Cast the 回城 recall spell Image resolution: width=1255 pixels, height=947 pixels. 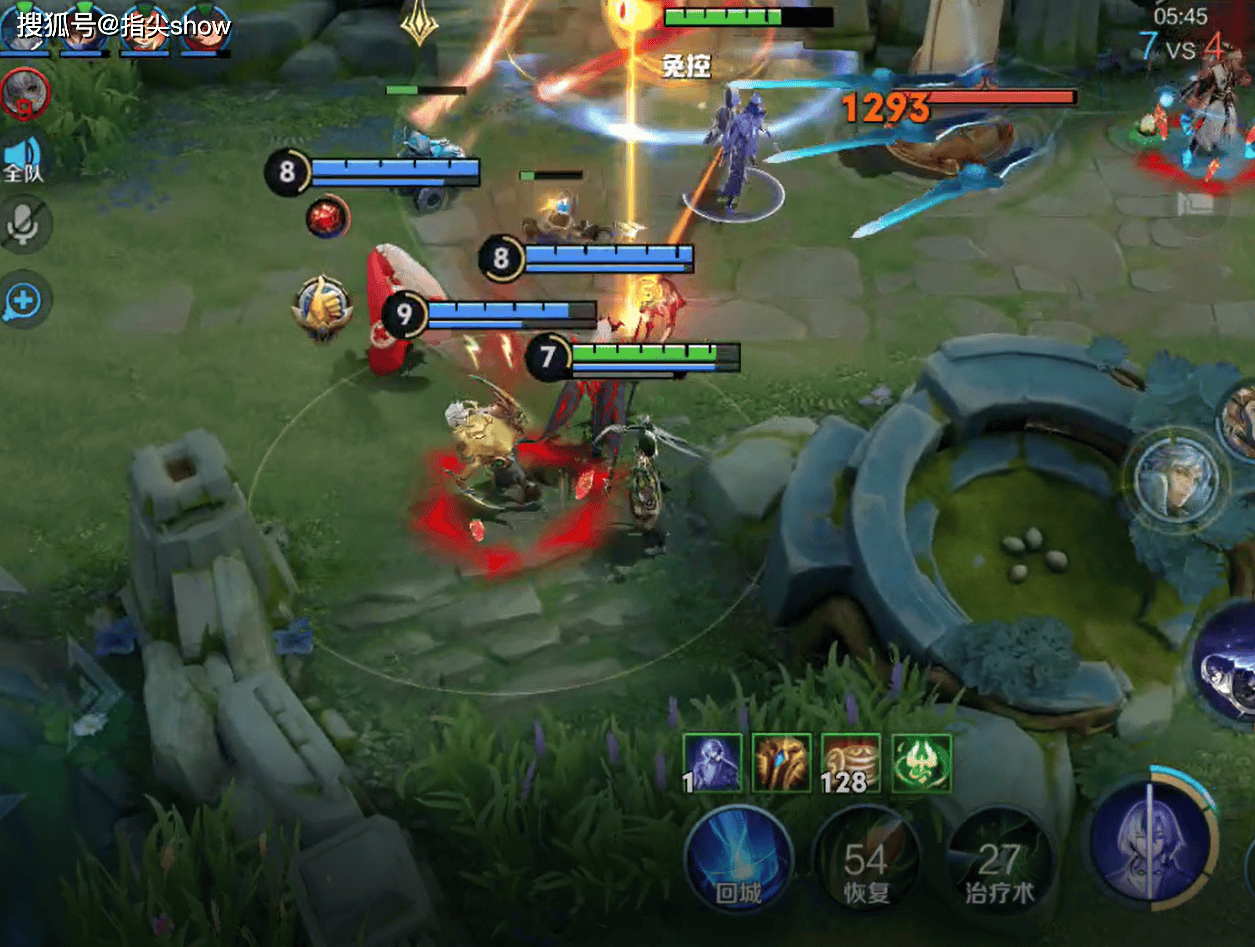click(738, 860)
